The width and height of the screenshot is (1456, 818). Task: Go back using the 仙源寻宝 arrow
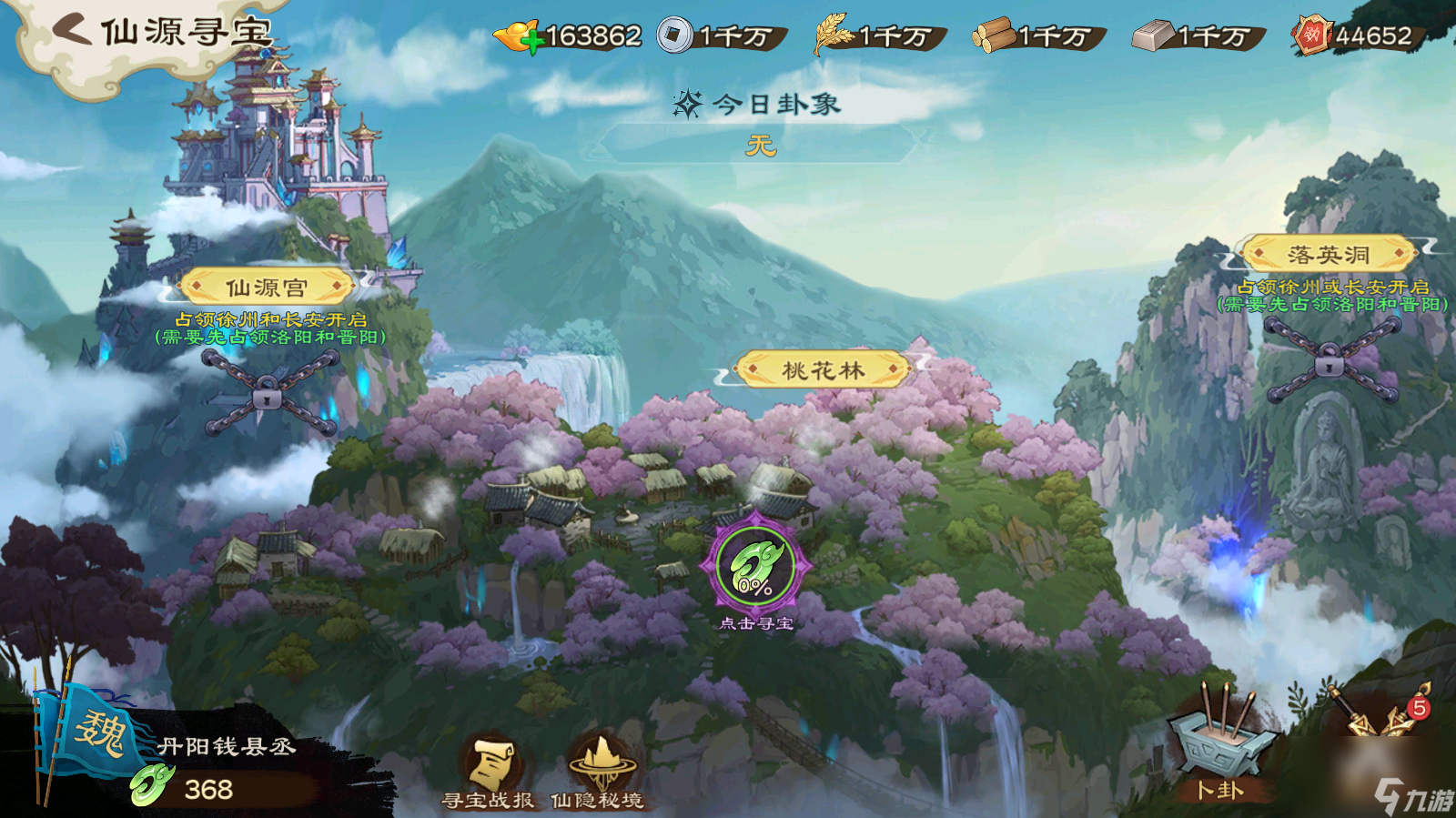(73, 30)
